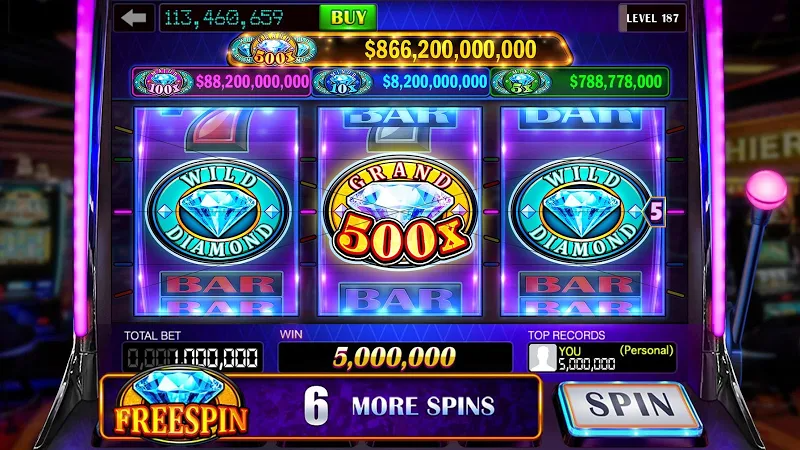This screenshot has width=800, height=450.
Task: View the 3x jackpot prize
Action: tap(580, 81)
